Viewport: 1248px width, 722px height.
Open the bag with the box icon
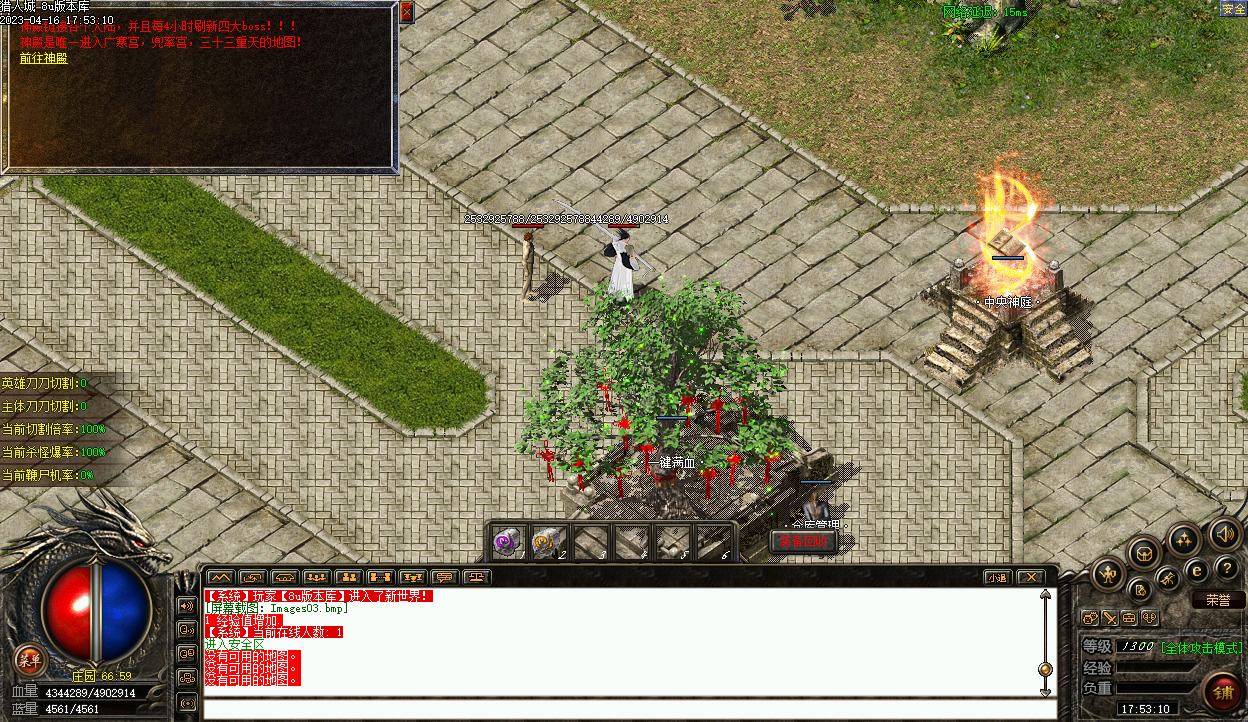(x=1144, y=552)
